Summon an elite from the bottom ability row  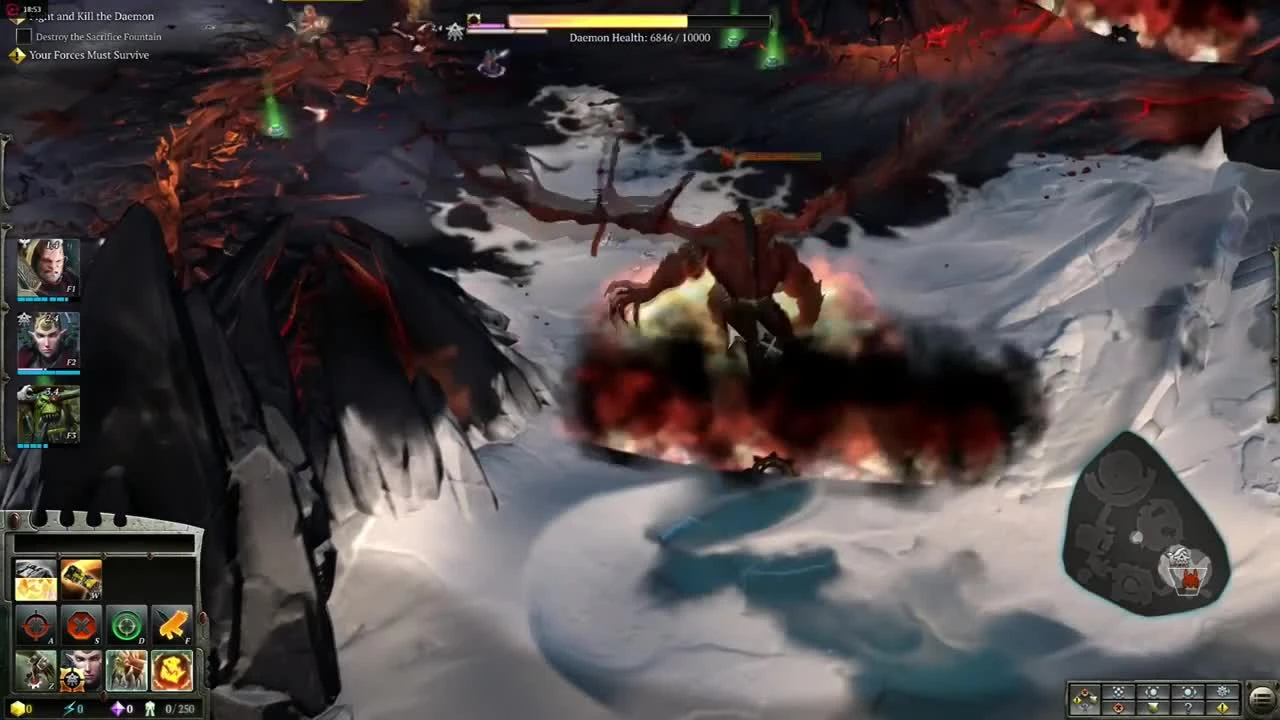[126, 670]
